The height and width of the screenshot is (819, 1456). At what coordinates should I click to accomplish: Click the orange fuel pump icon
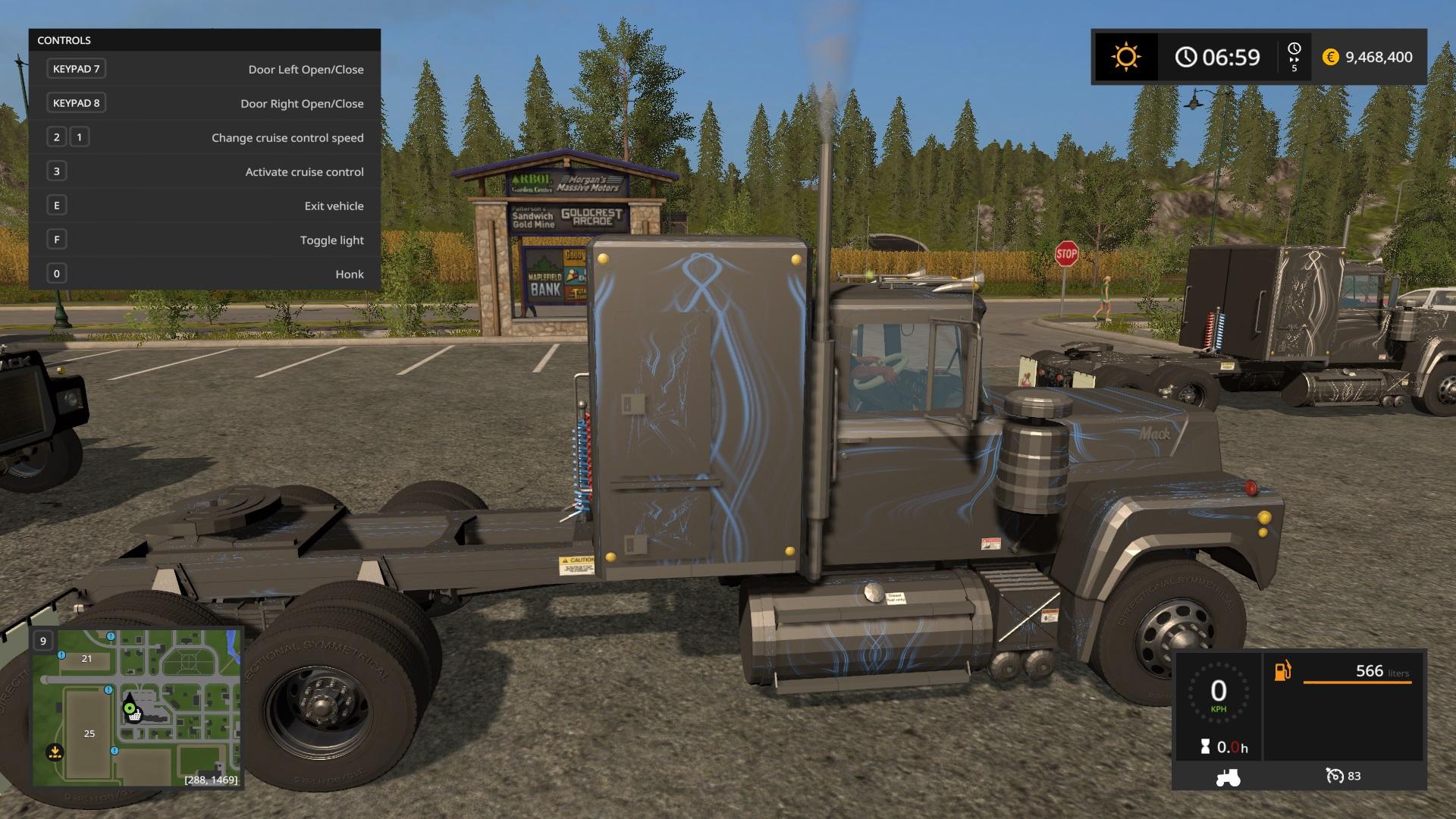click(x=1282, y=671)
